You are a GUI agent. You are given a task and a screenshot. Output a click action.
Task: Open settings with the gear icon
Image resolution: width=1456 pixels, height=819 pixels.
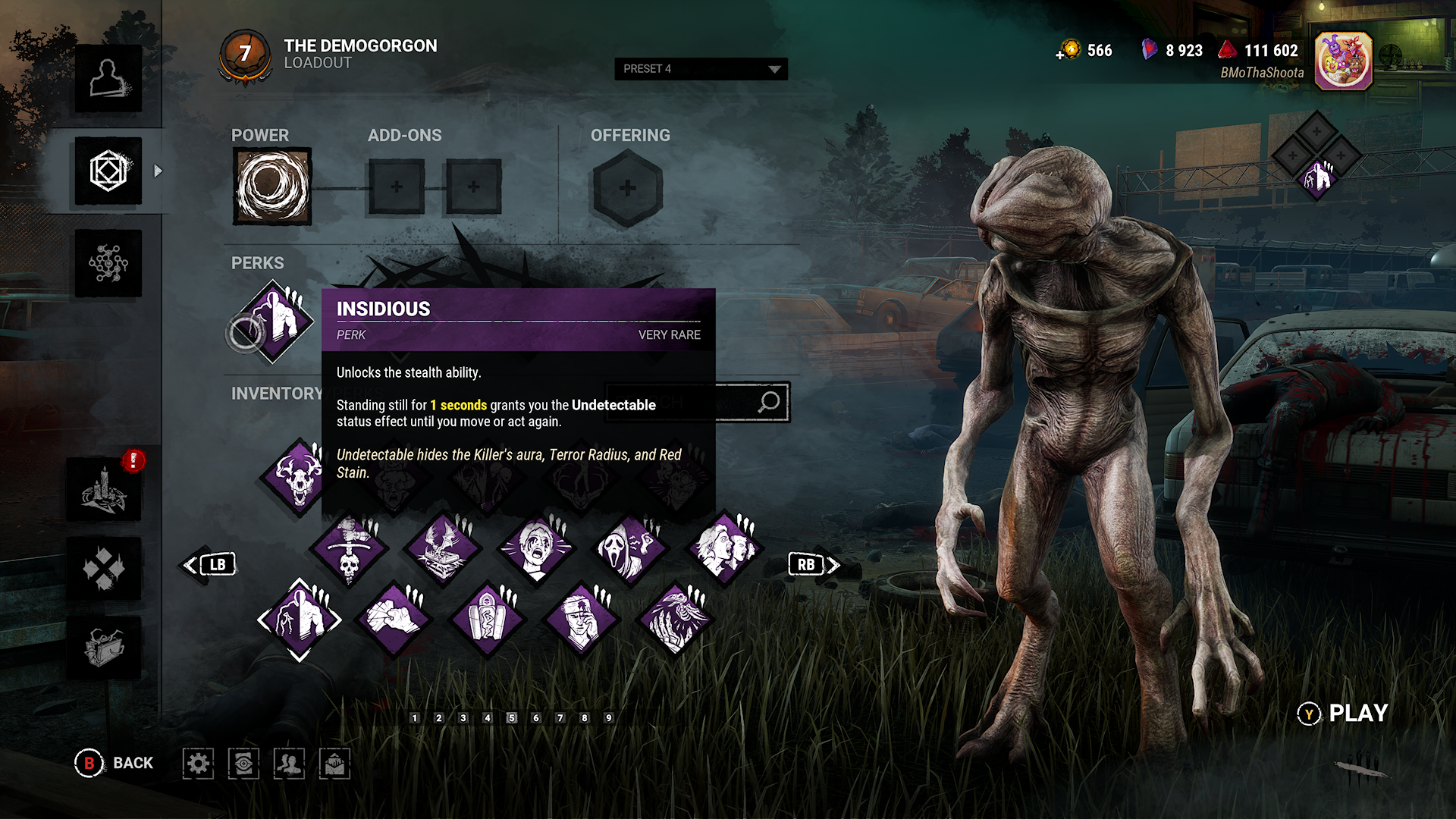(198, 764)
